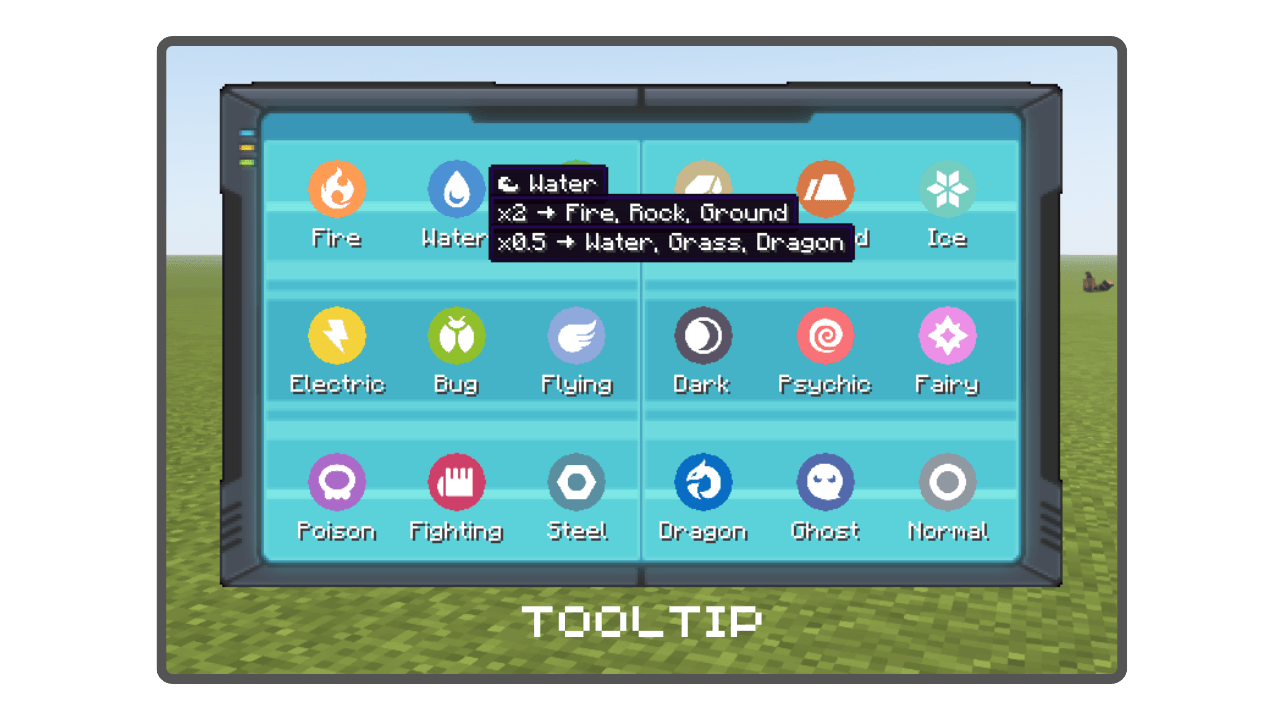Select the Ice snowflake icon
Screen dimensions: 1280x720
[947, 190]
